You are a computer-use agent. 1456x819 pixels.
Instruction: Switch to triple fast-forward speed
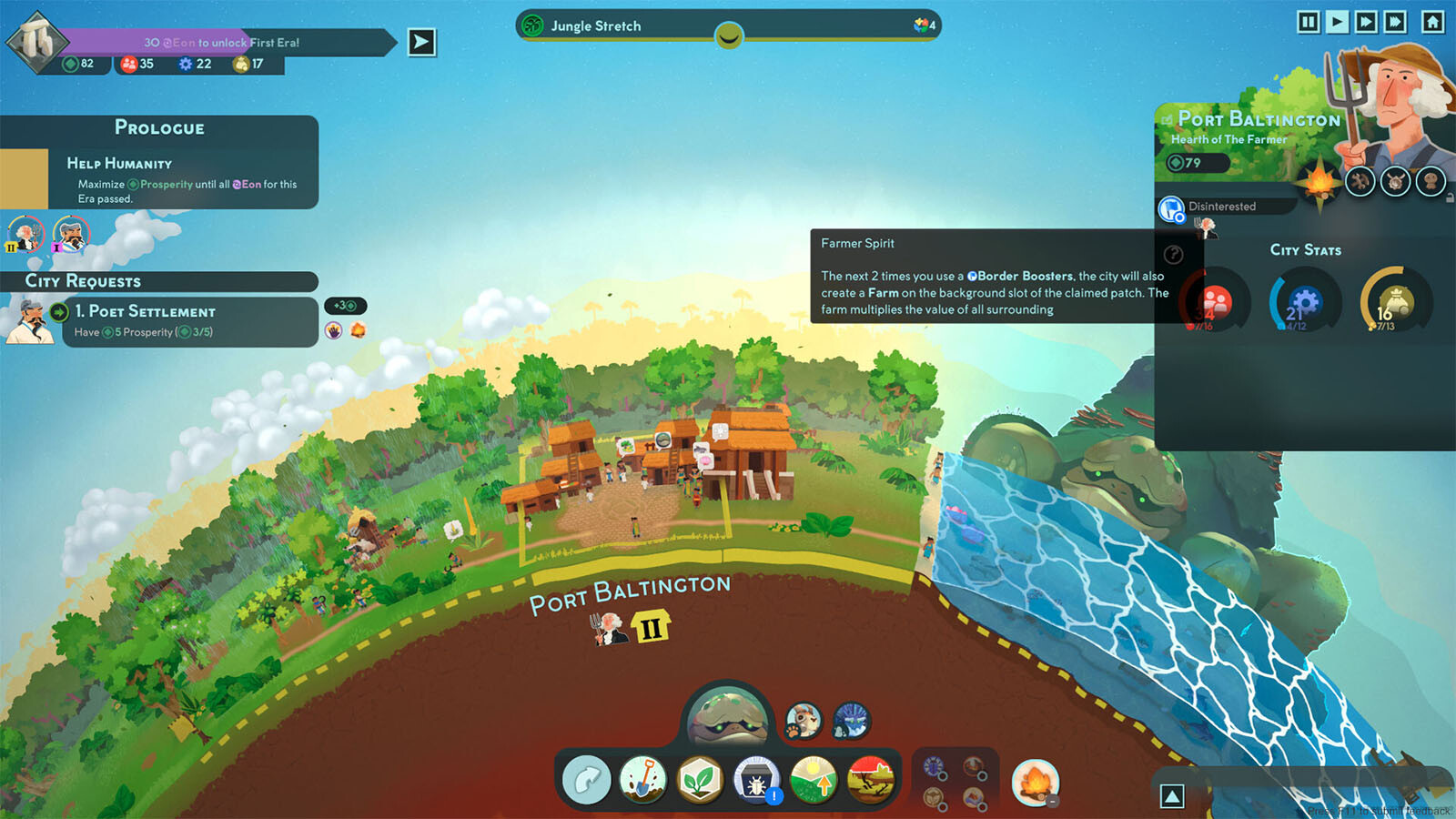click(1395, 22)
